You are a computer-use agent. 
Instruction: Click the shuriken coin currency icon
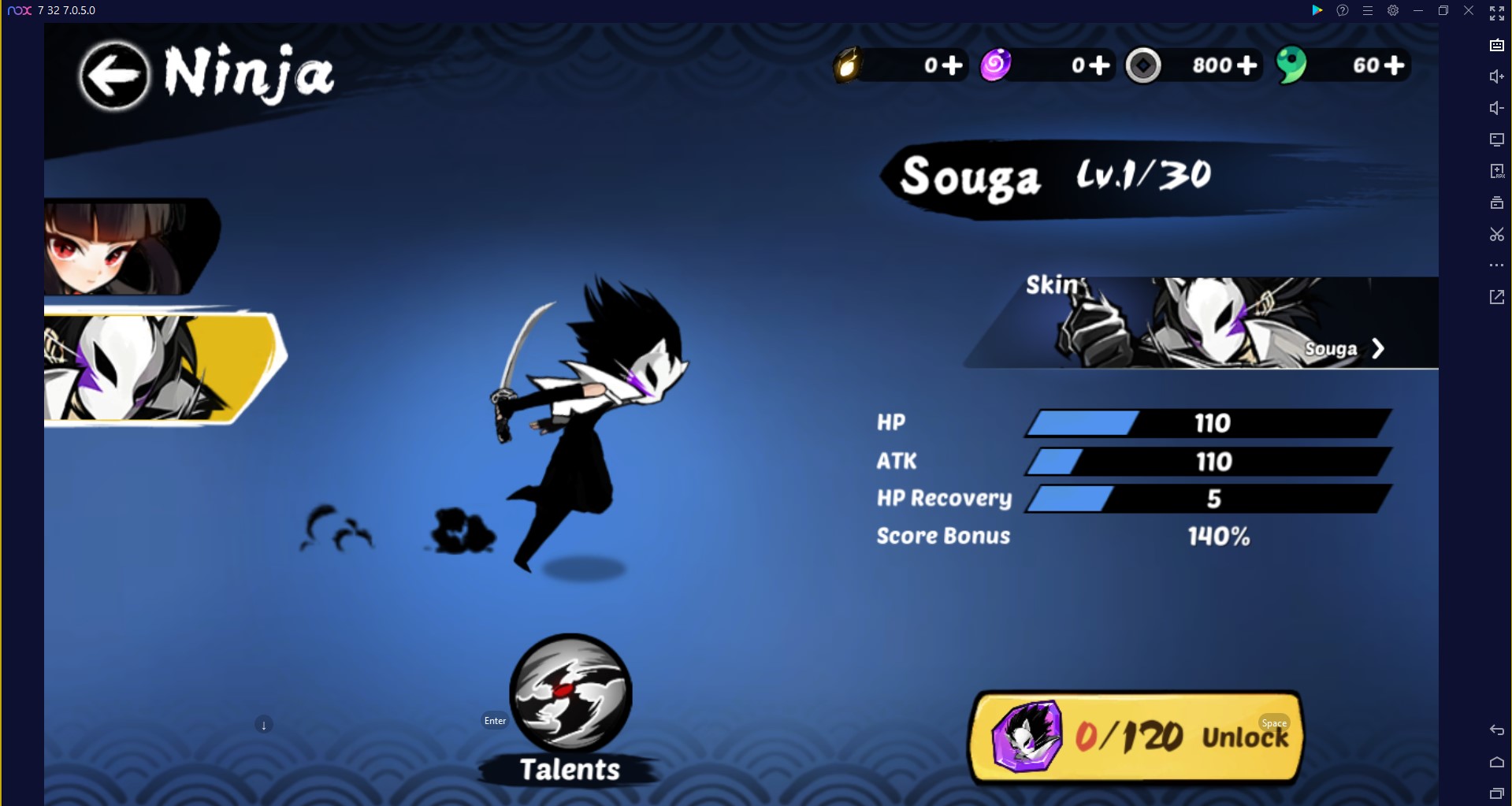1142,65
